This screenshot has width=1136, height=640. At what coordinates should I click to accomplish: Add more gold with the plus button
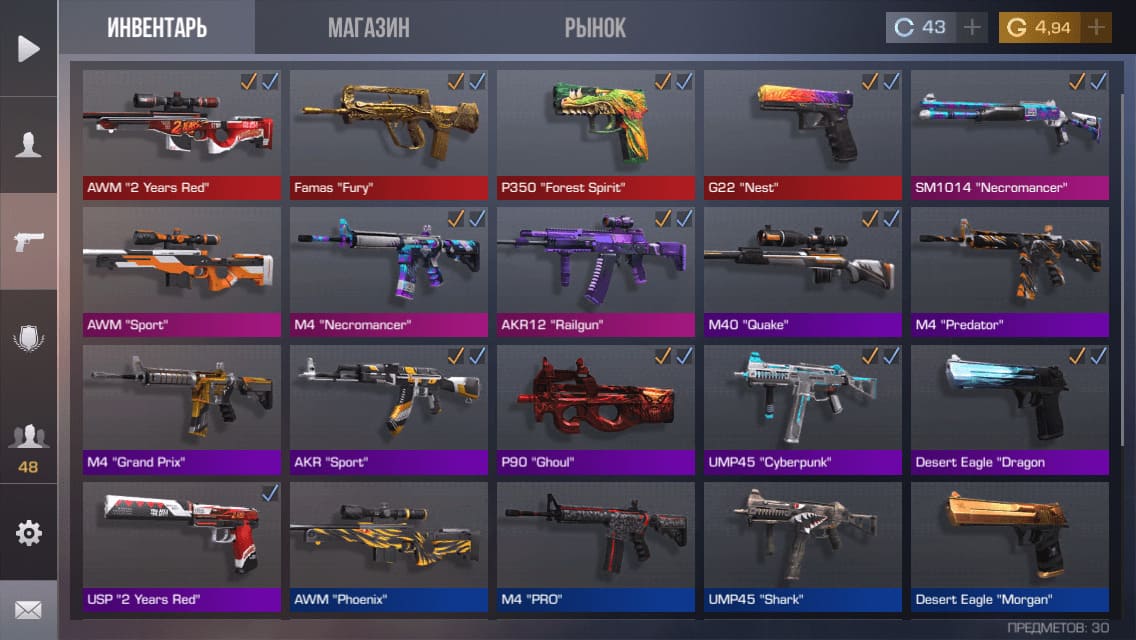pos(1096,28)
